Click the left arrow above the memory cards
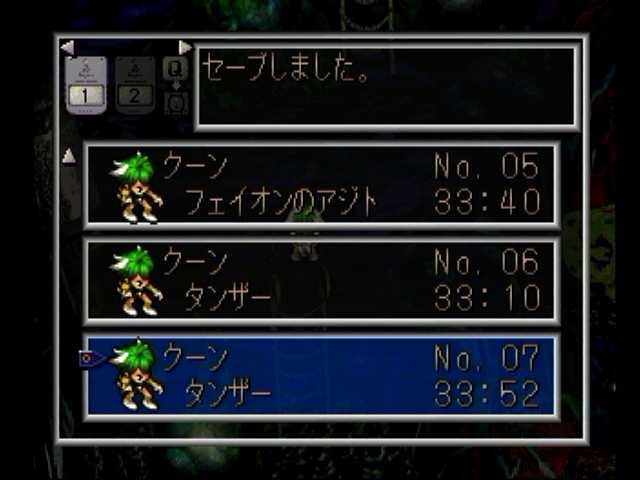 point(67,47)
